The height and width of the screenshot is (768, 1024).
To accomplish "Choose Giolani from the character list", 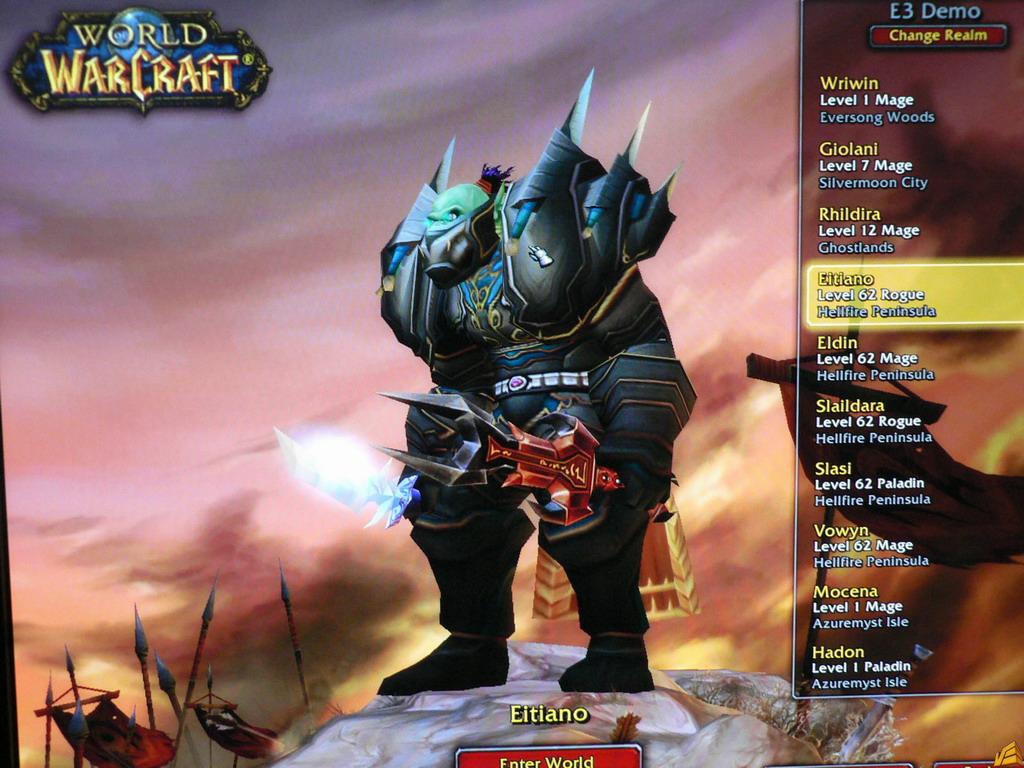I will (x=874, y=165).
